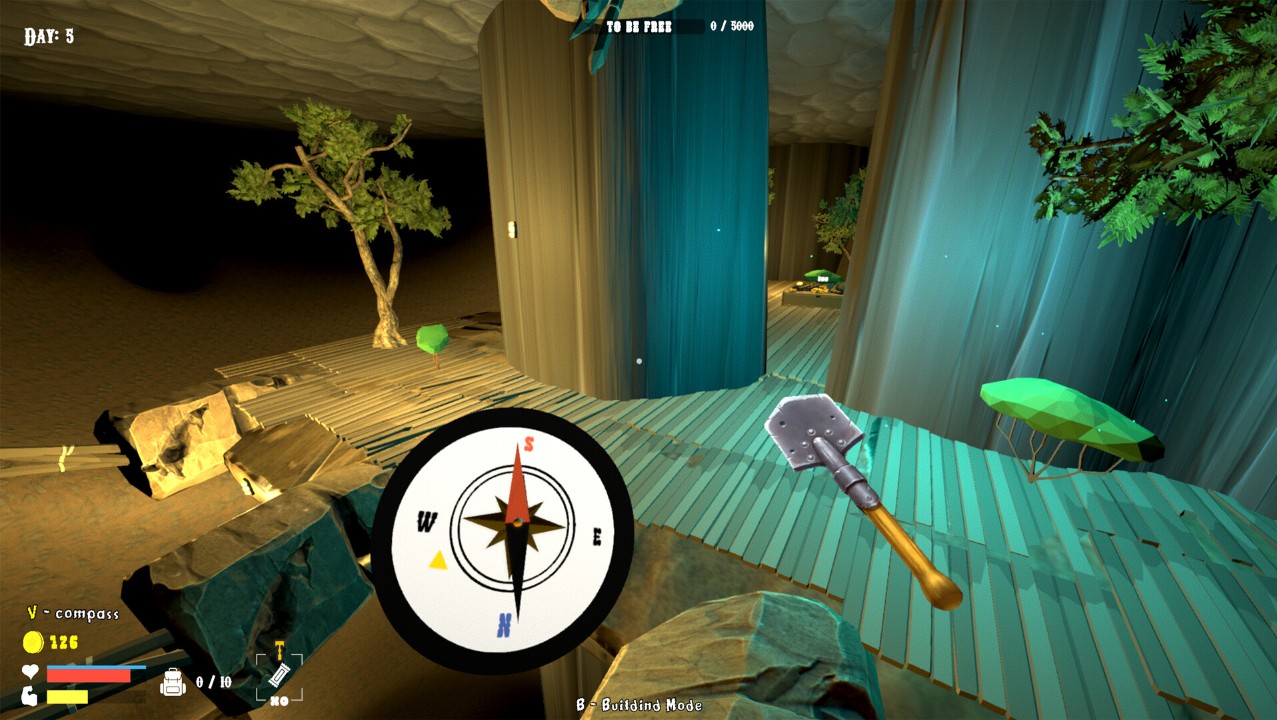Click the compass dial overlay
Screen dimensions: 1277x720
pyautogui.click(x=502, y=540)
